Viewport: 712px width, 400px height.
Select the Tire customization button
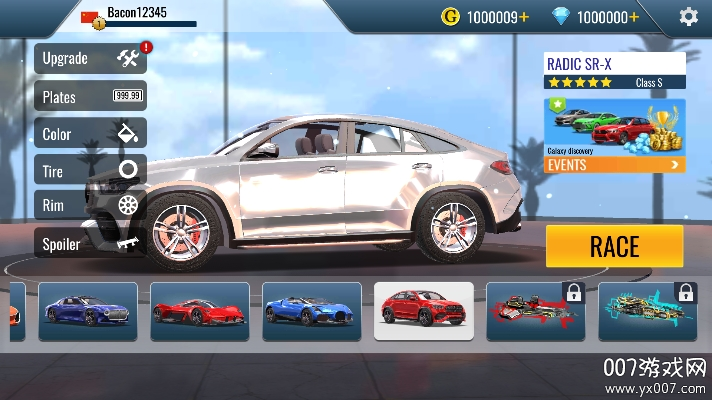pyautogui.click(x=90, y=171)
